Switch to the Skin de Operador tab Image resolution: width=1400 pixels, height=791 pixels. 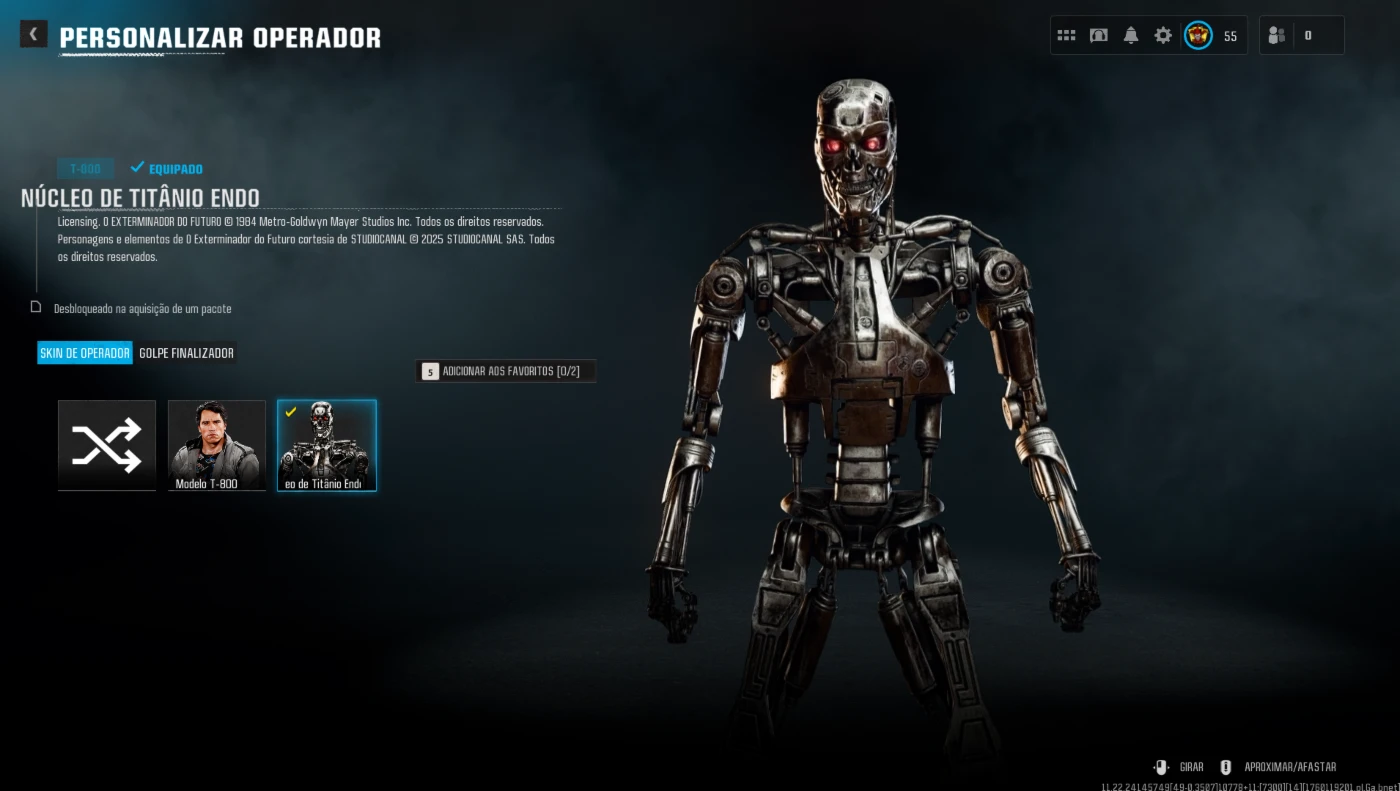point(85,353)
